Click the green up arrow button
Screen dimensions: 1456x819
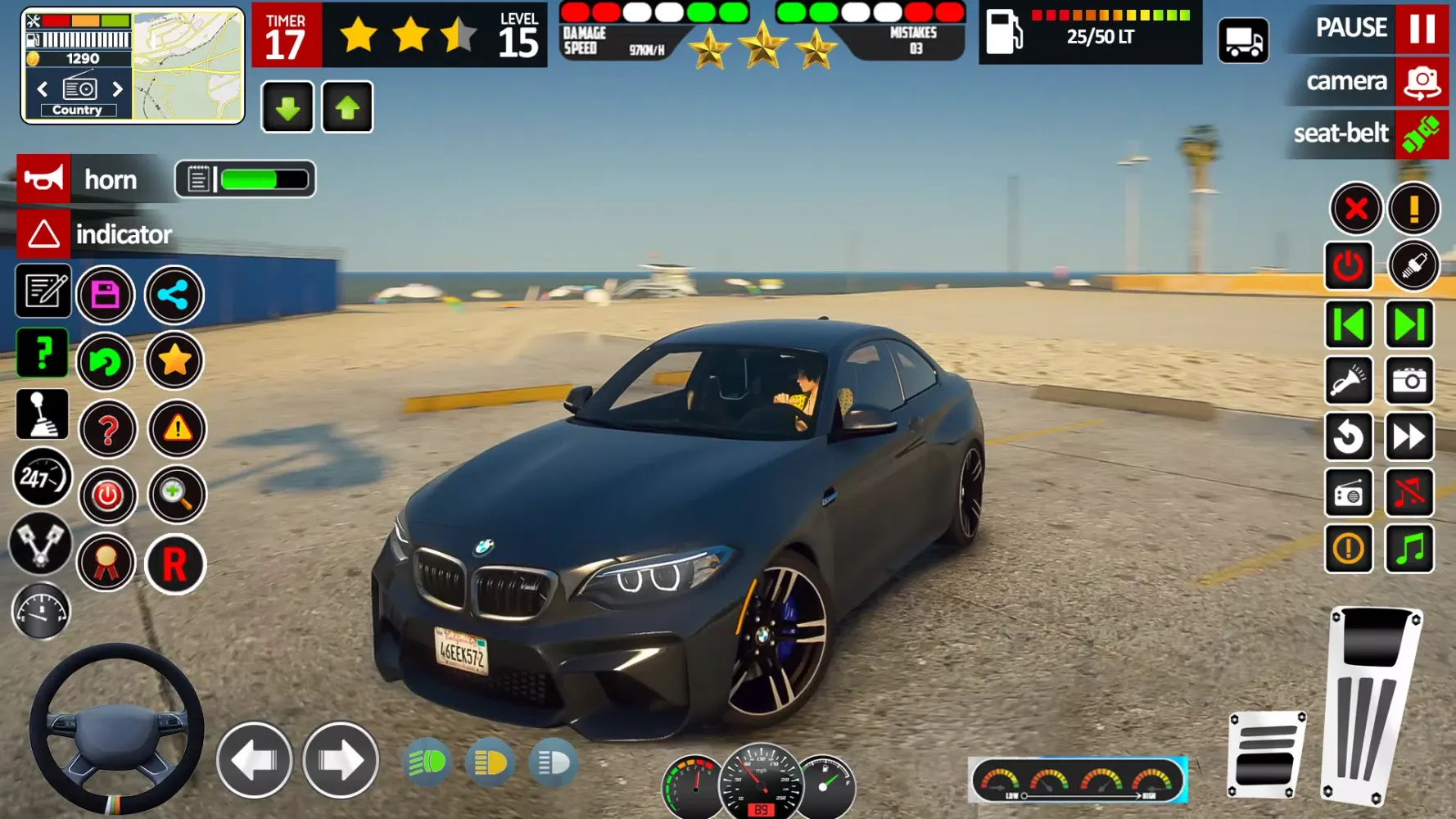347,107
